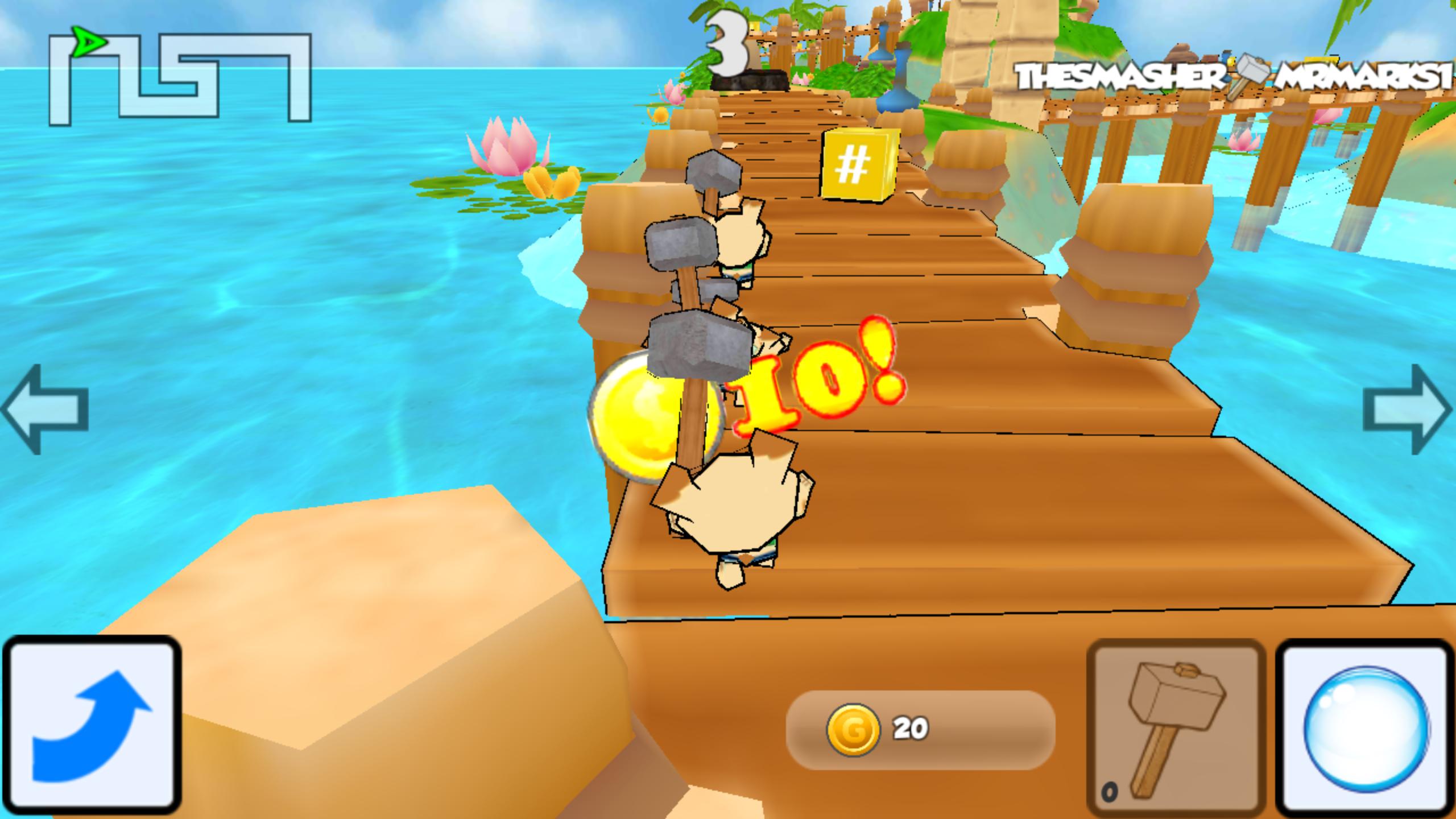The image size is (1456, 819).
Task: Select the hammer versus icon between player names
Action: pyautogui.click(x=1251, y=74)
